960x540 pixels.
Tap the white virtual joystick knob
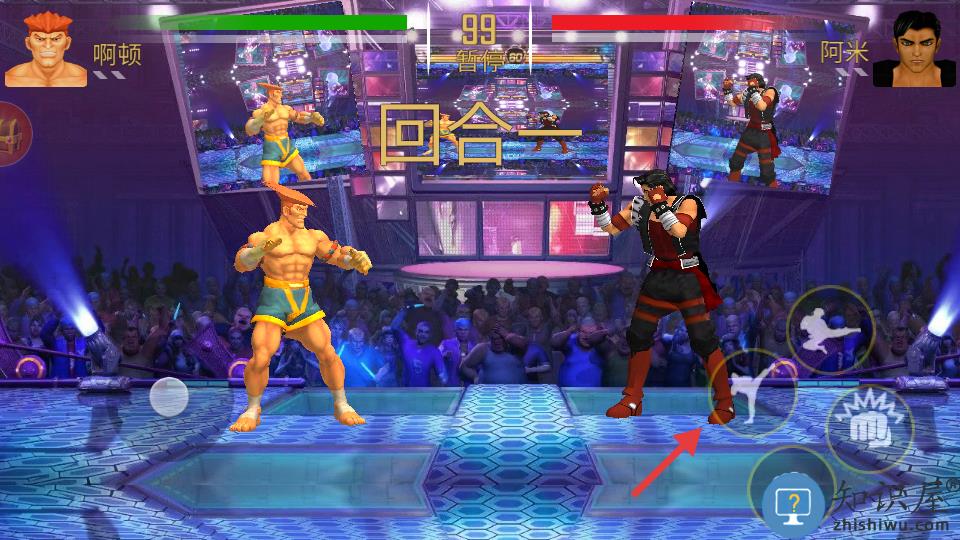click(169, 396)
